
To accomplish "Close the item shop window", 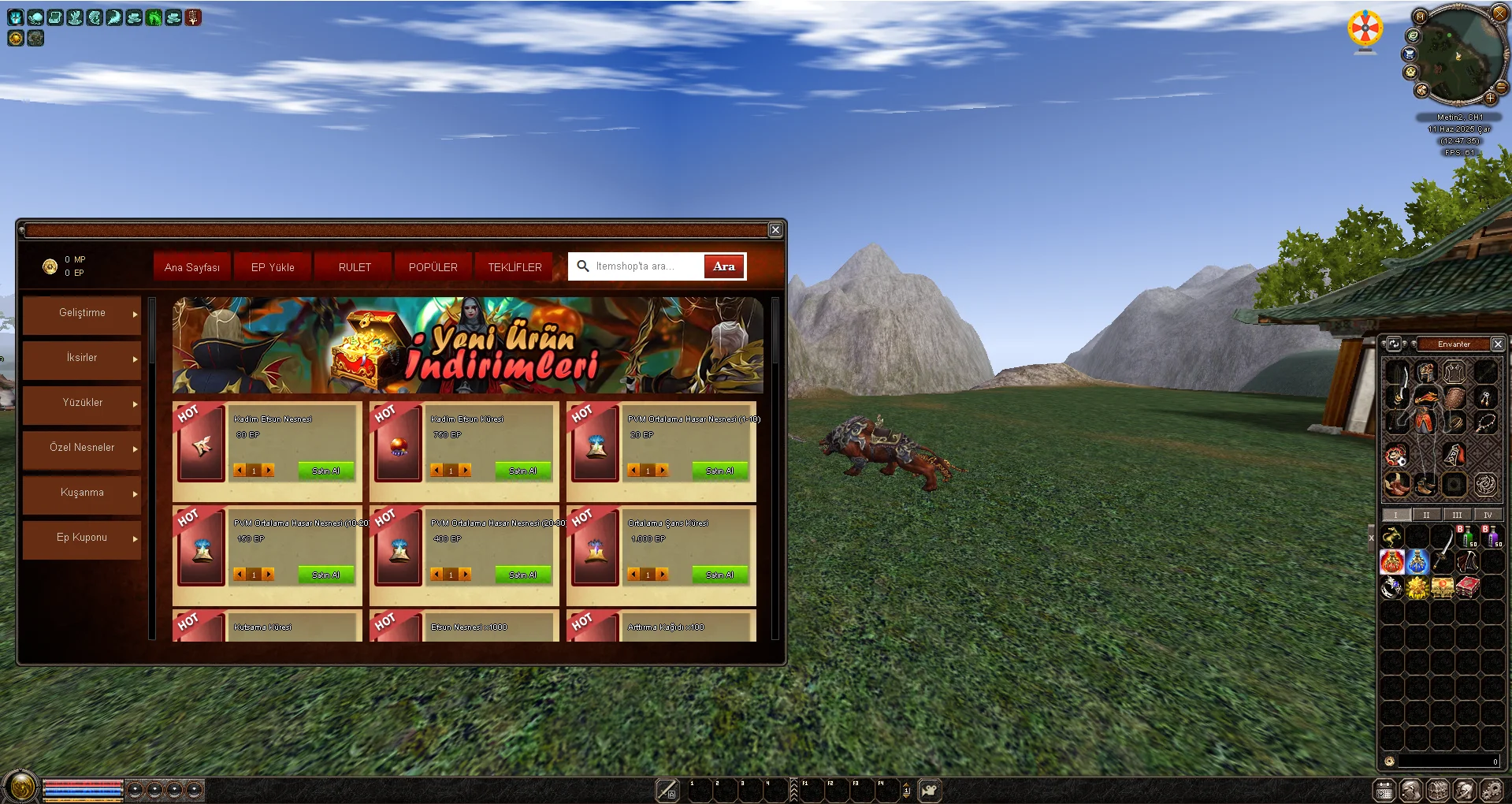I will (775, 229).
